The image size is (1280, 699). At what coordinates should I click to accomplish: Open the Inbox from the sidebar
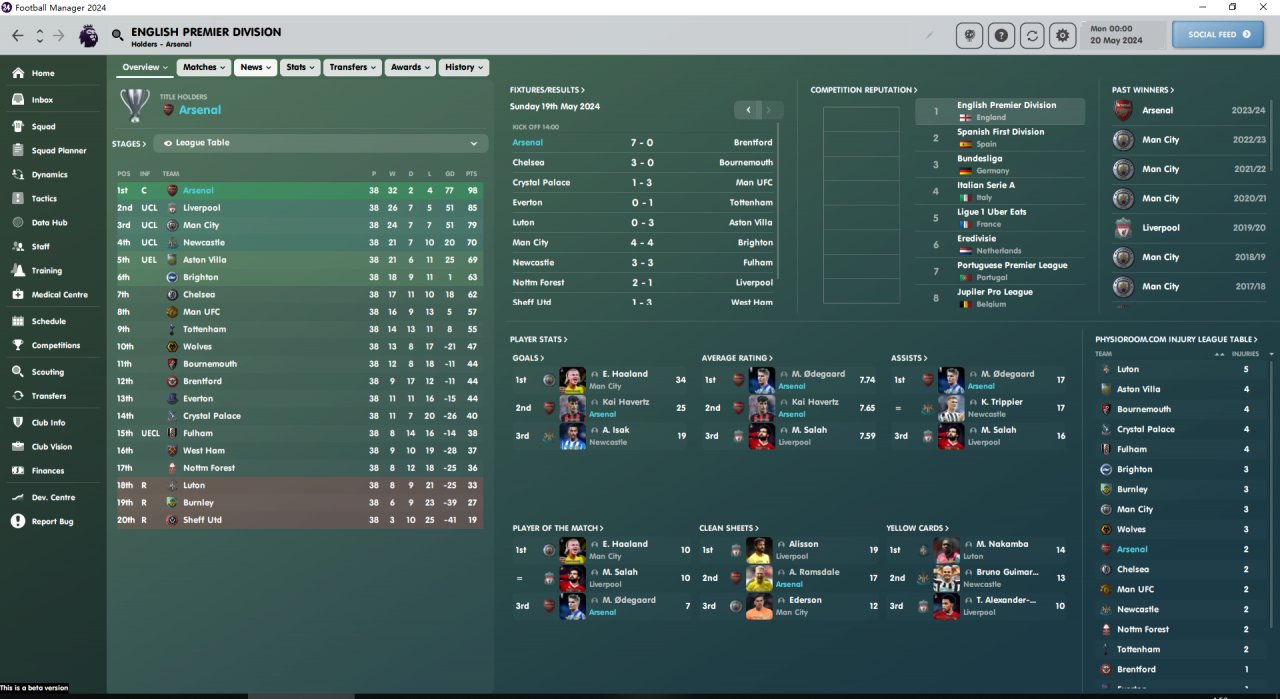[x=41, y=100]
